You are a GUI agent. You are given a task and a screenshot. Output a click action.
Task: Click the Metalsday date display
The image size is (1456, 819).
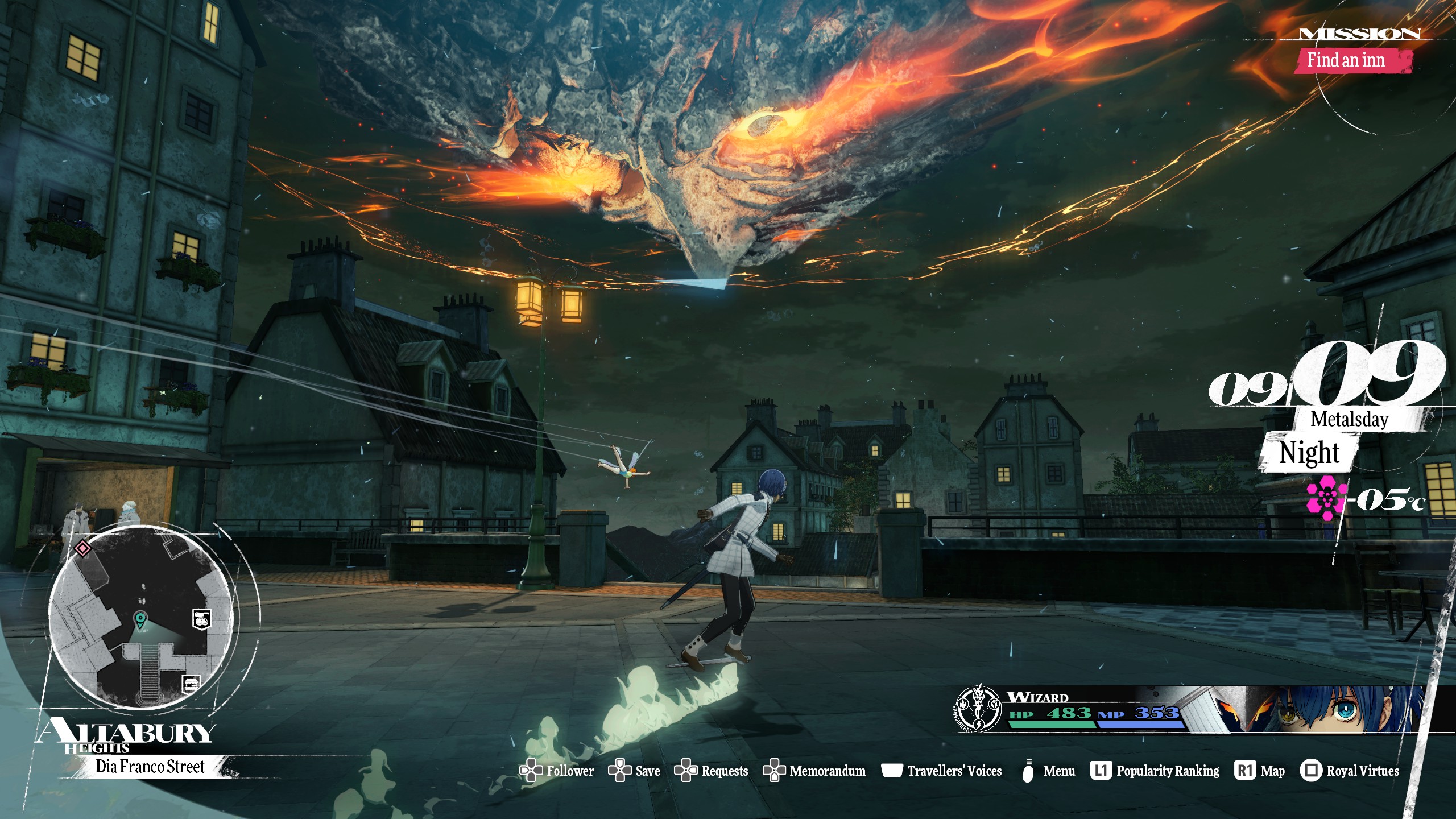point(1349,420)
